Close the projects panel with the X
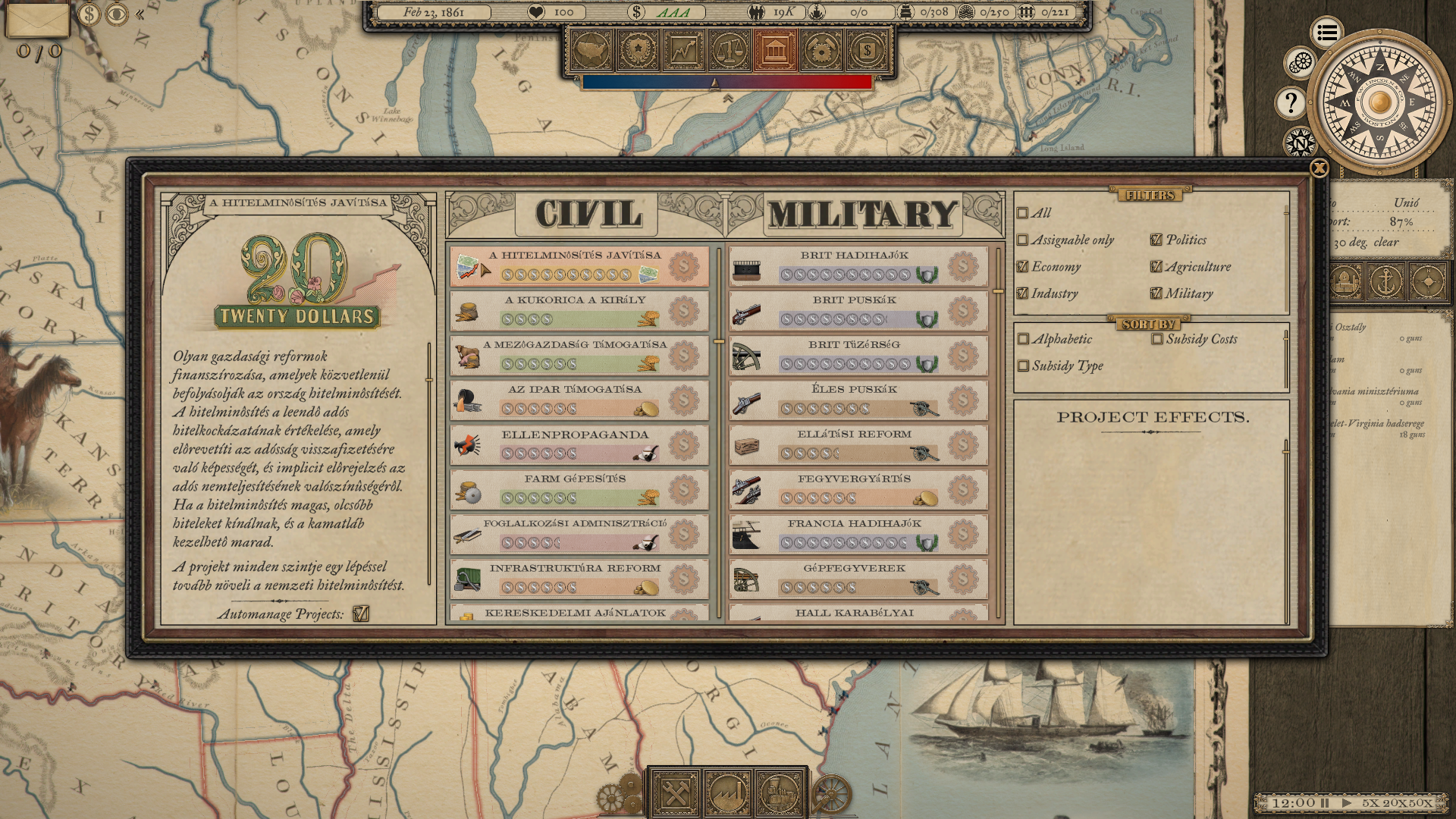This screenshot has width=1456, height=819. coord(1319,168)
